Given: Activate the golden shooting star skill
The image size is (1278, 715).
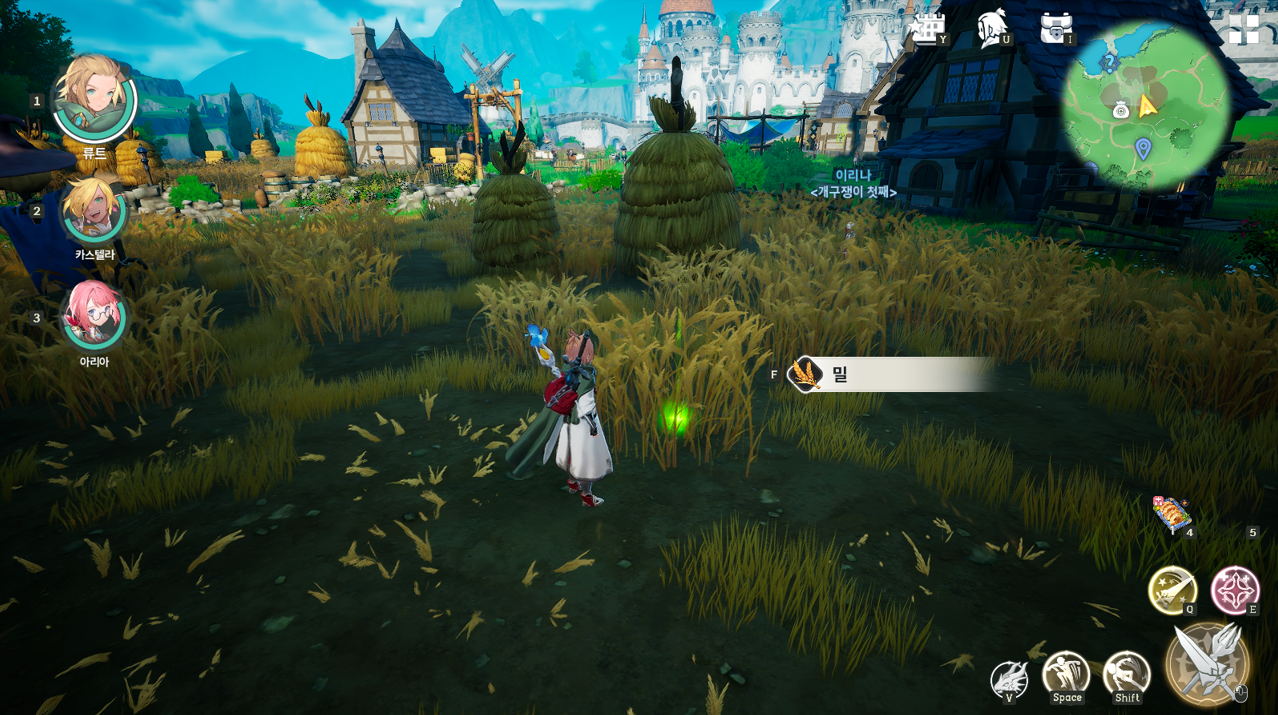Looking at the screenshot, I should (x=1172, y=590).
